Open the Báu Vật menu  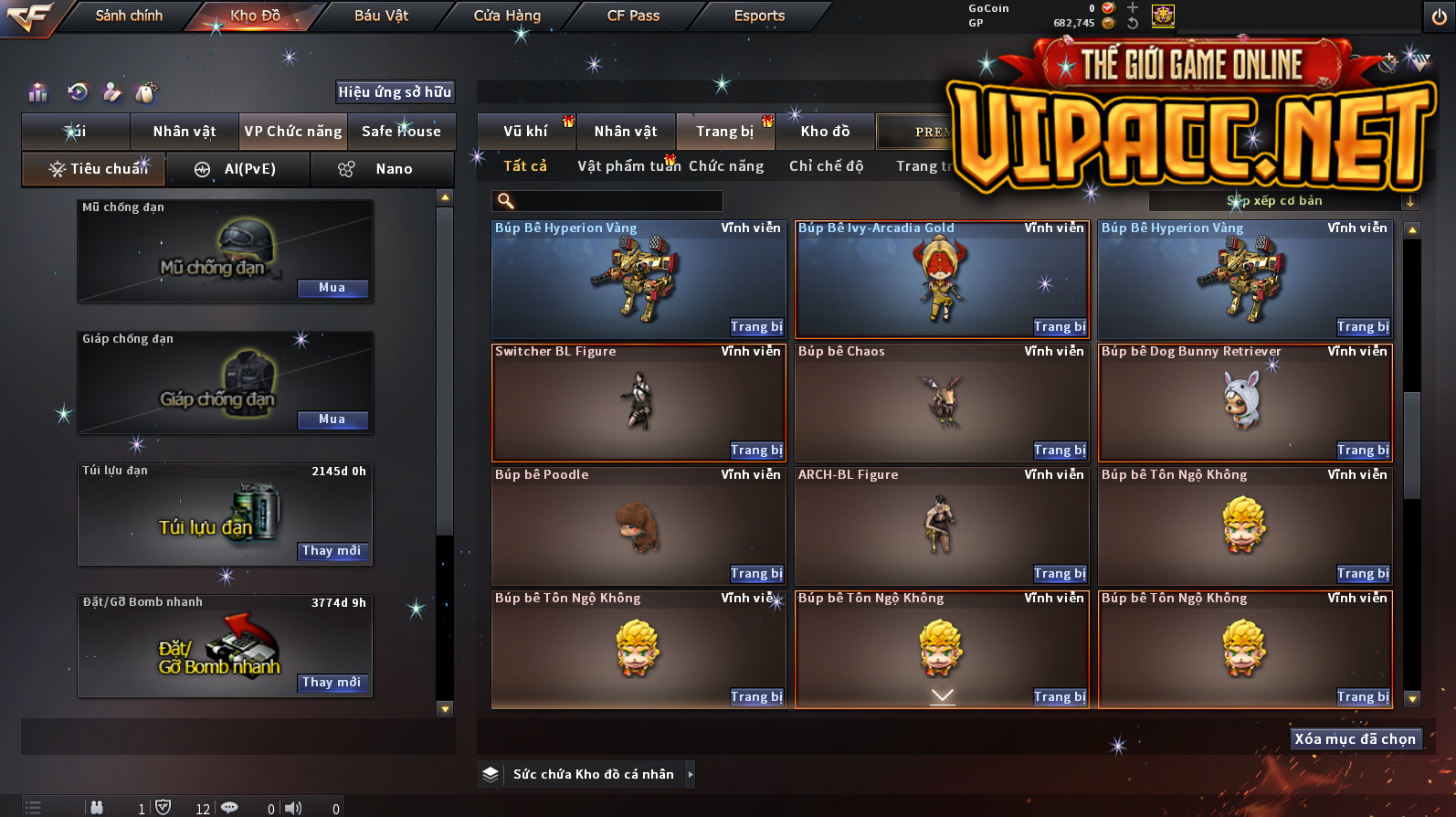click(x=381, y=16)
